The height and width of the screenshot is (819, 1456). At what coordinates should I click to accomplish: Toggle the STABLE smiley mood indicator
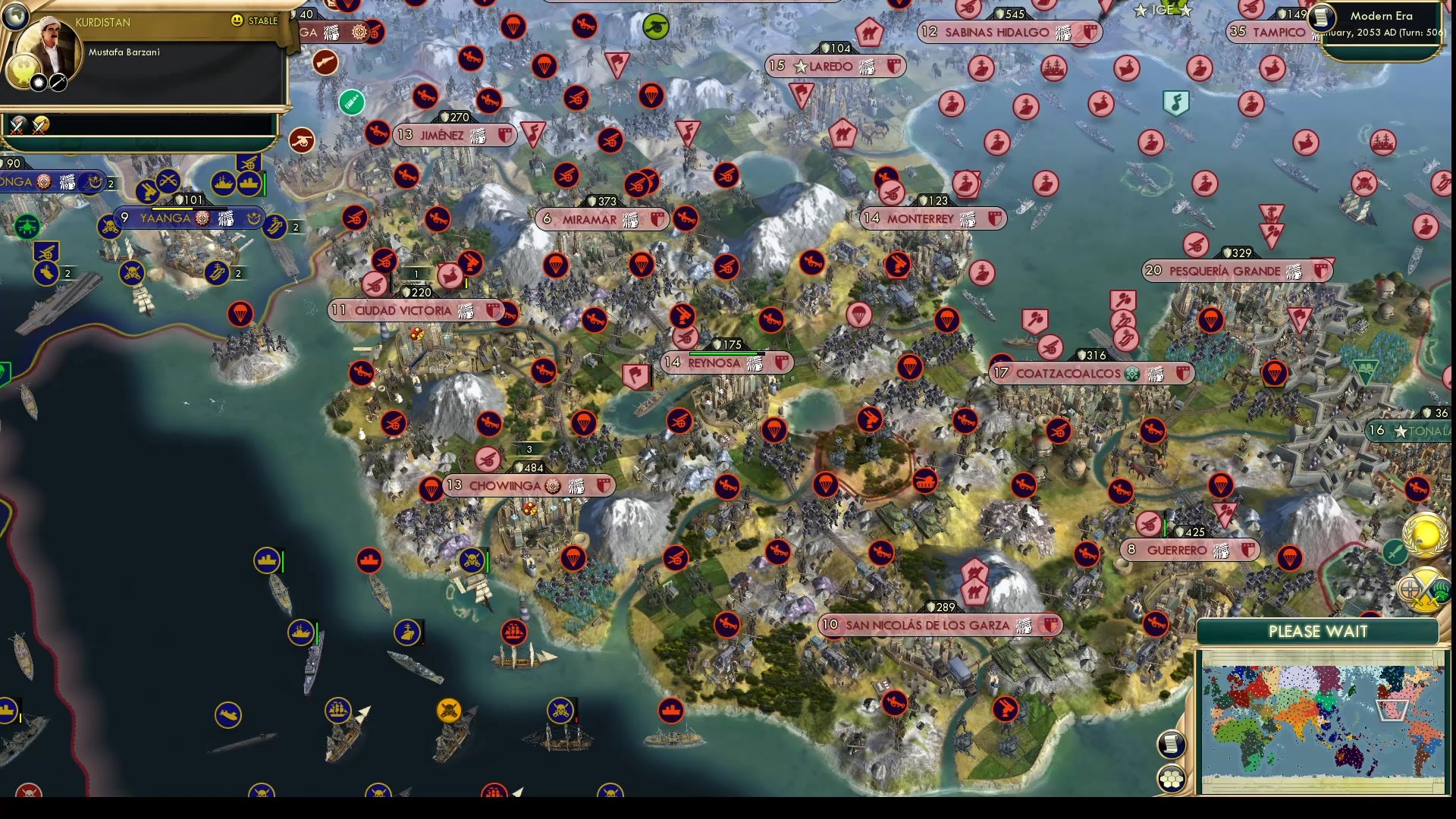point(237,20)
